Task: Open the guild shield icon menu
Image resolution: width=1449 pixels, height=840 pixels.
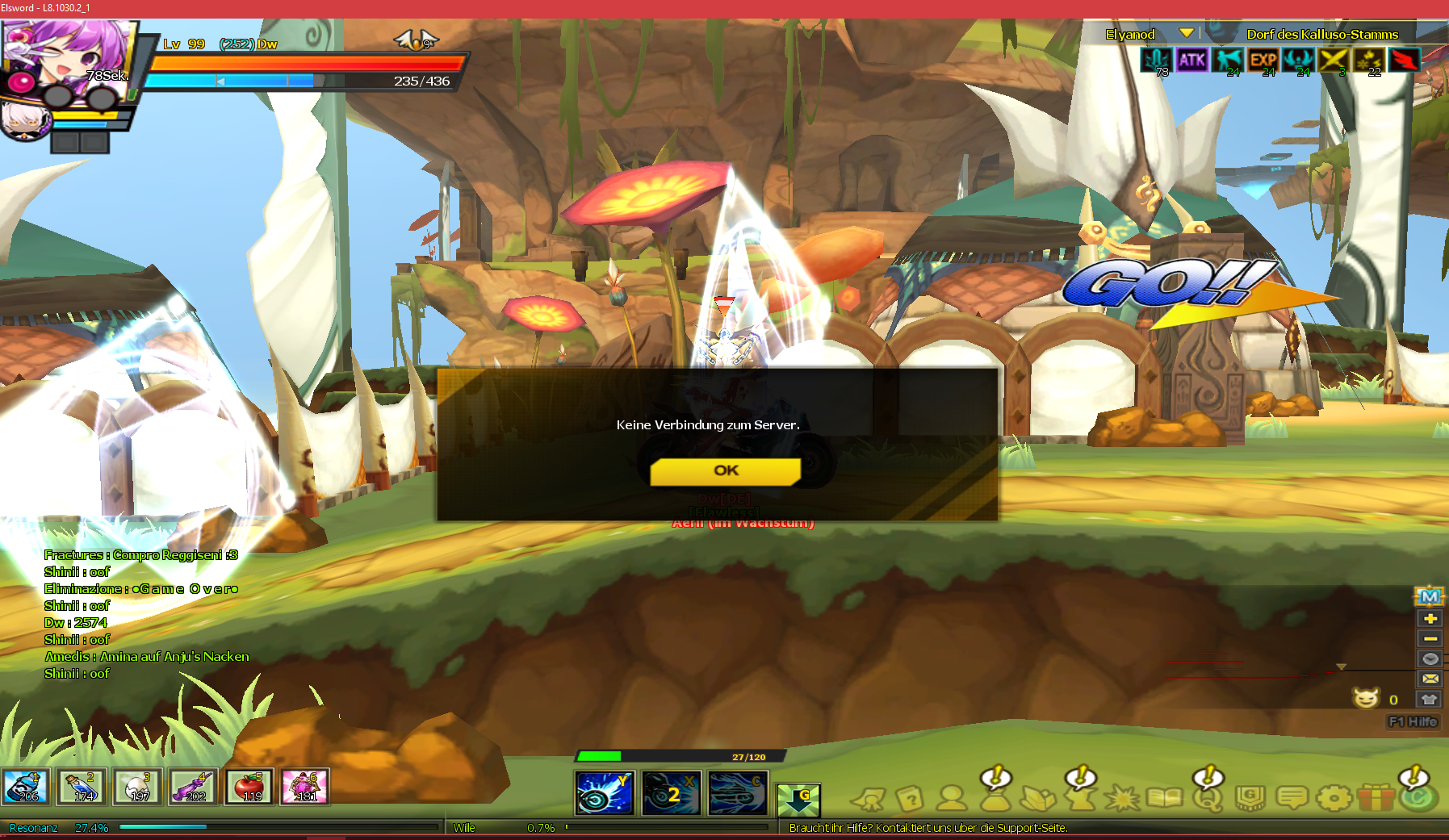Action: click(1250, 799)
